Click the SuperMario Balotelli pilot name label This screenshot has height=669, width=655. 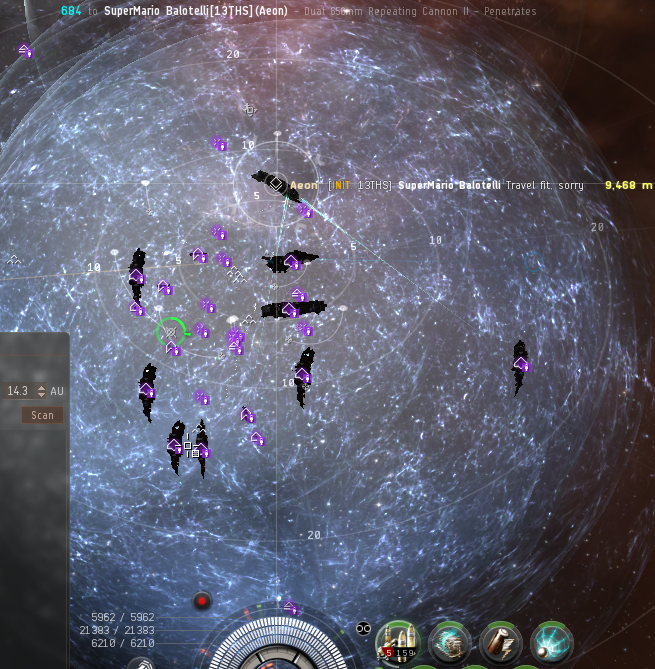448,186
